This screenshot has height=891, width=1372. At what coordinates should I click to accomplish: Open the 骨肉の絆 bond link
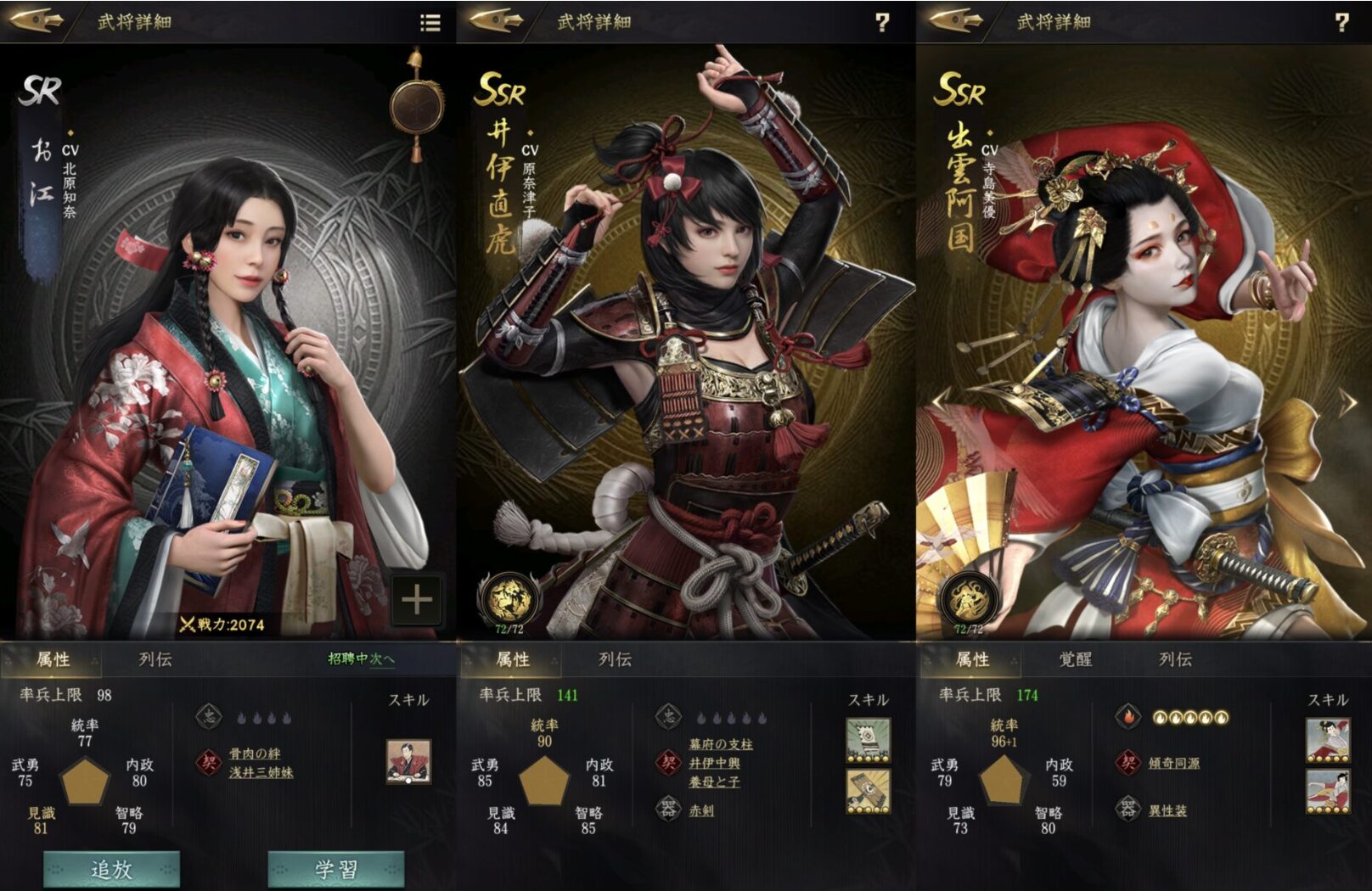[x=255, y=754]
